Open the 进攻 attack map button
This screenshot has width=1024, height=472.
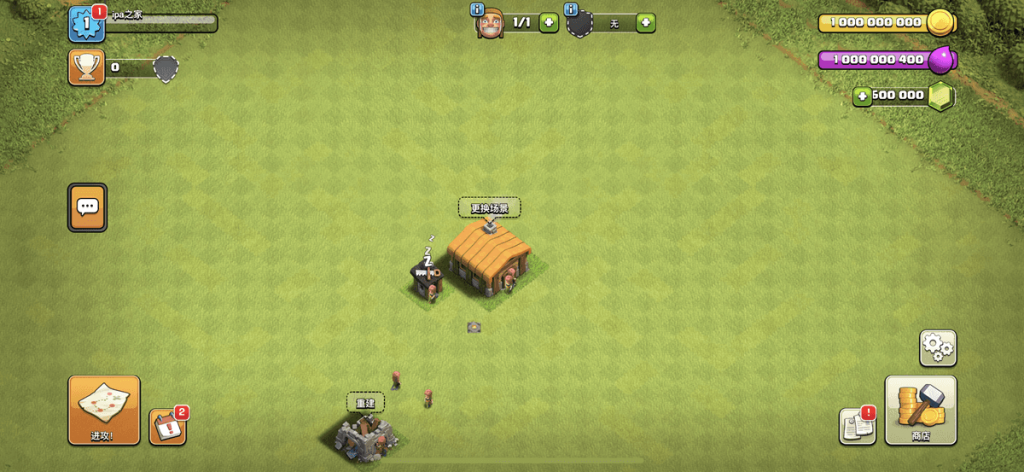click(104, 409)
